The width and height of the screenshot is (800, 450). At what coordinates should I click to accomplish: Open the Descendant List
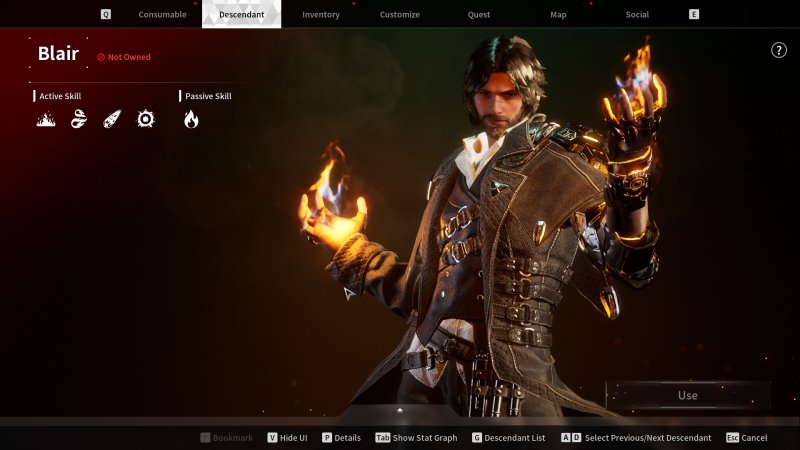[x=508, y=438]
